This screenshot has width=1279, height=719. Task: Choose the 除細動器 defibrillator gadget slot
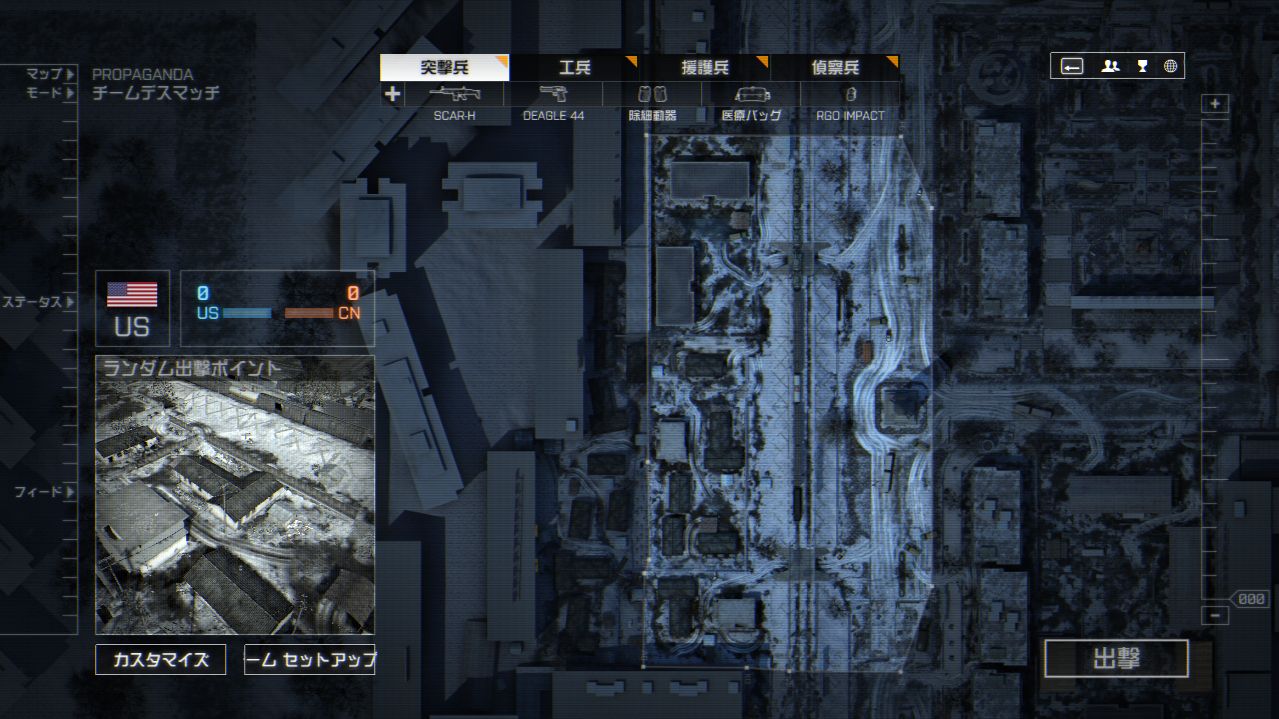pyautogui.click(x=652, y=95)
